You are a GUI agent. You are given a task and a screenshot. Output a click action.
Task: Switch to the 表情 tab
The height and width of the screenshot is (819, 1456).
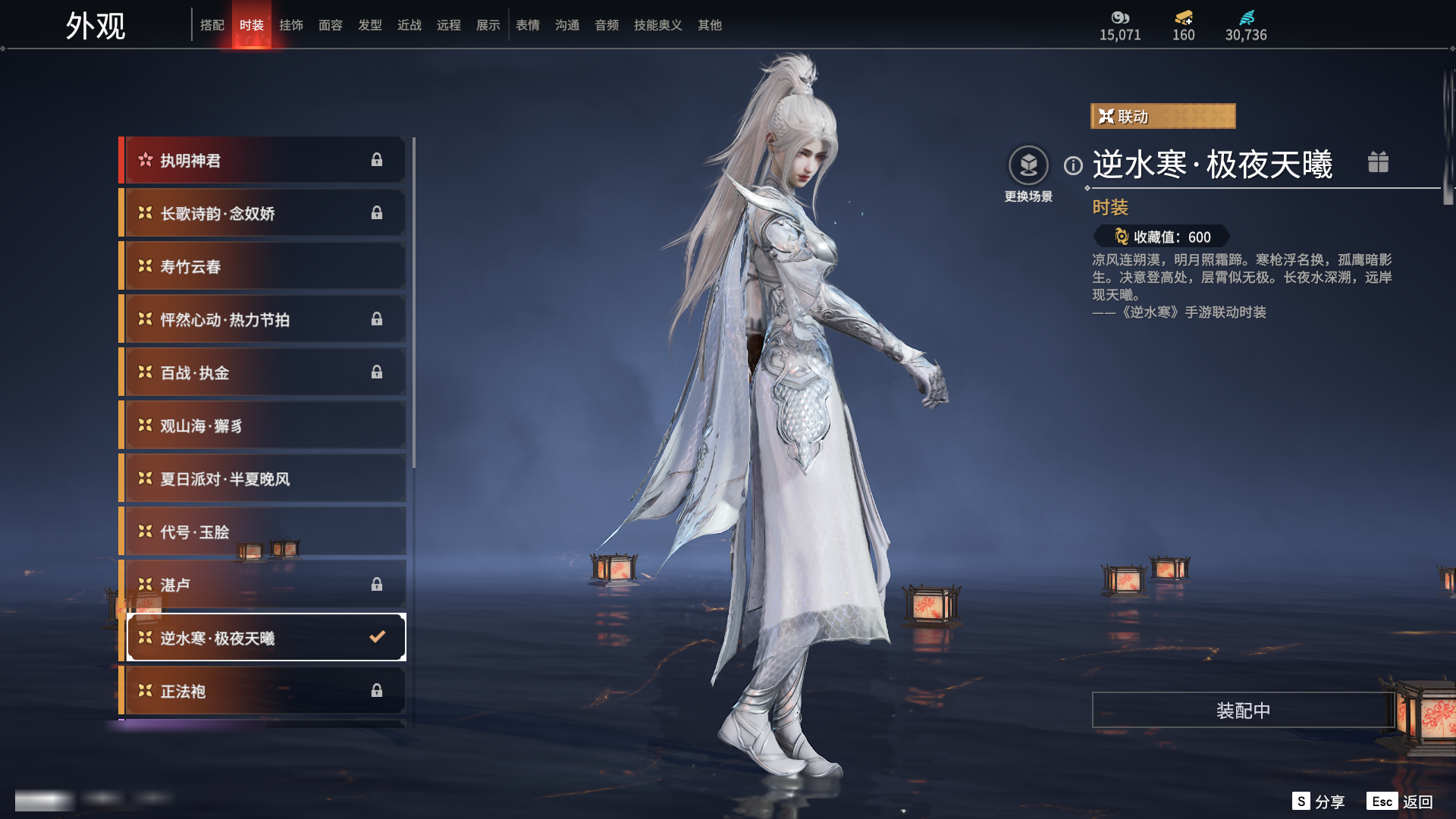tap(528, 25)
